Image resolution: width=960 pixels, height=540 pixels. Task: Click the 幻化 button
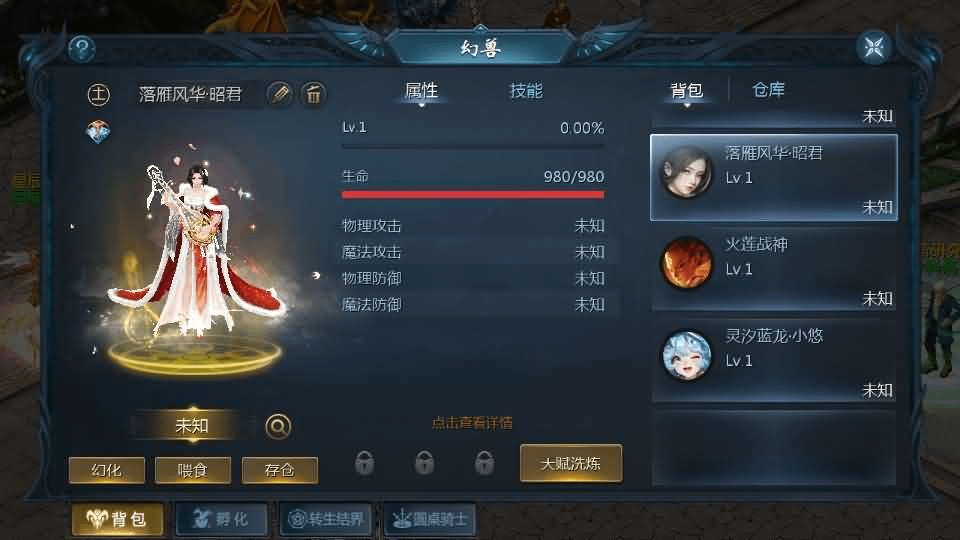pyautogui.click(x=107, y=470)
